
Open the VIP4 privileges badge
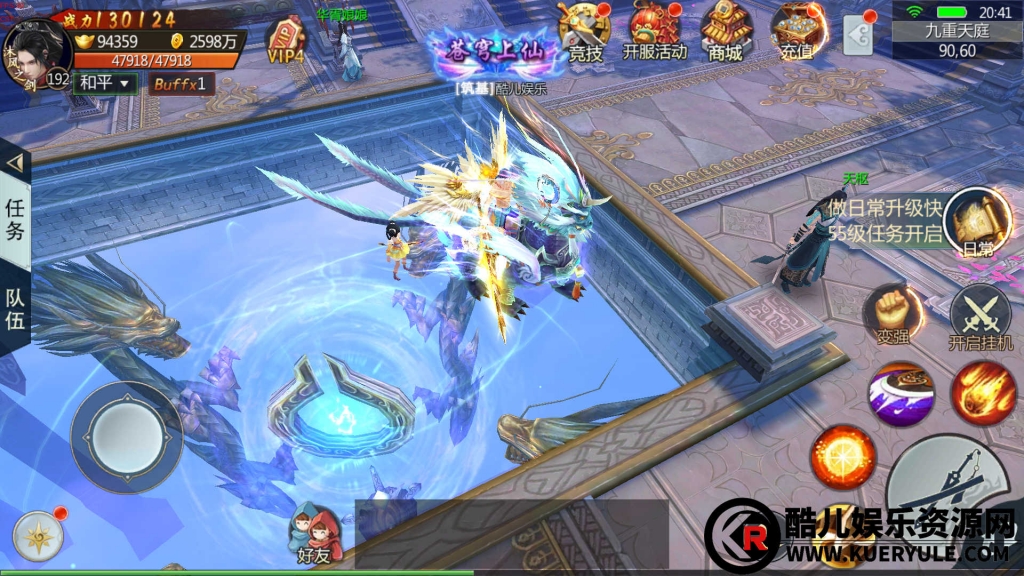point(286,41)
